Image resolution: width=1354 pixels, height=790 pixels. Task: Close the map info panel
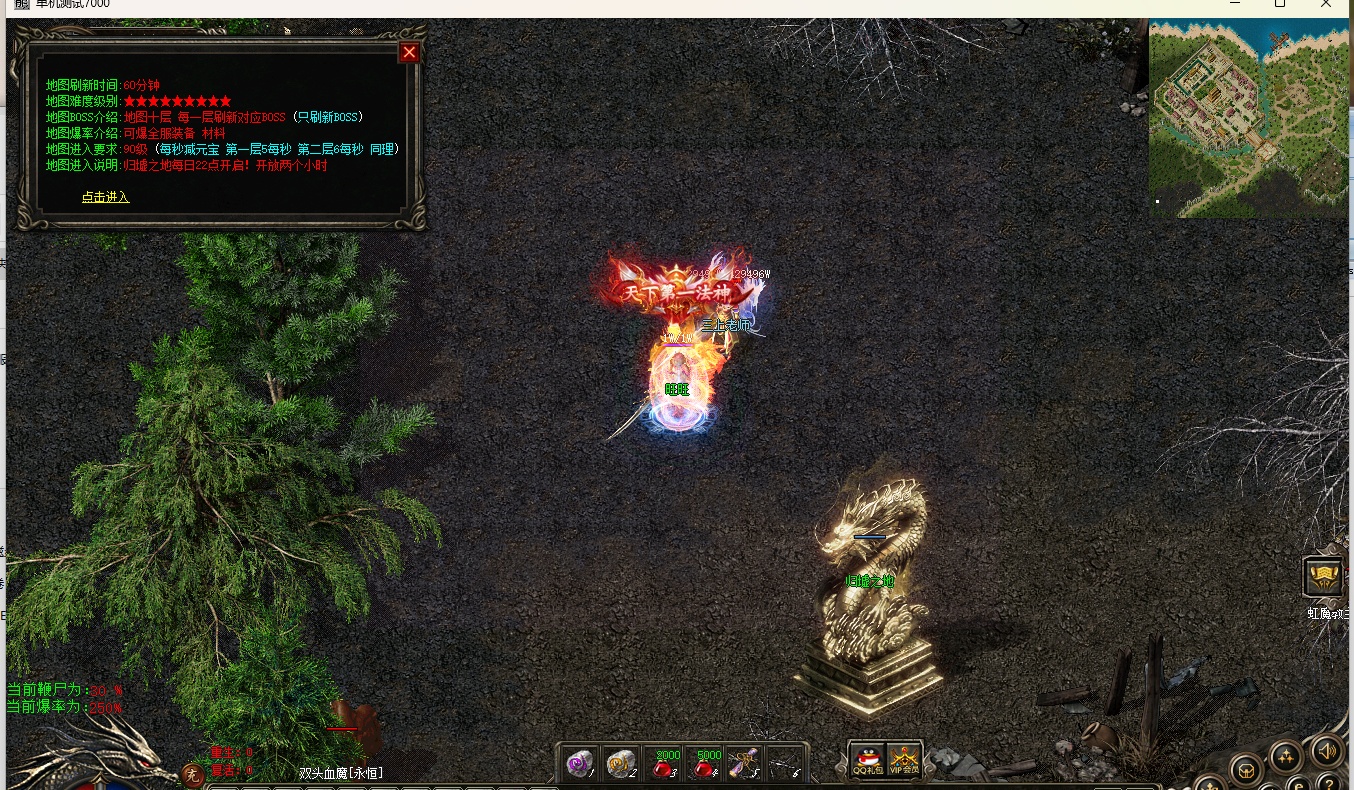coord(409,53)
